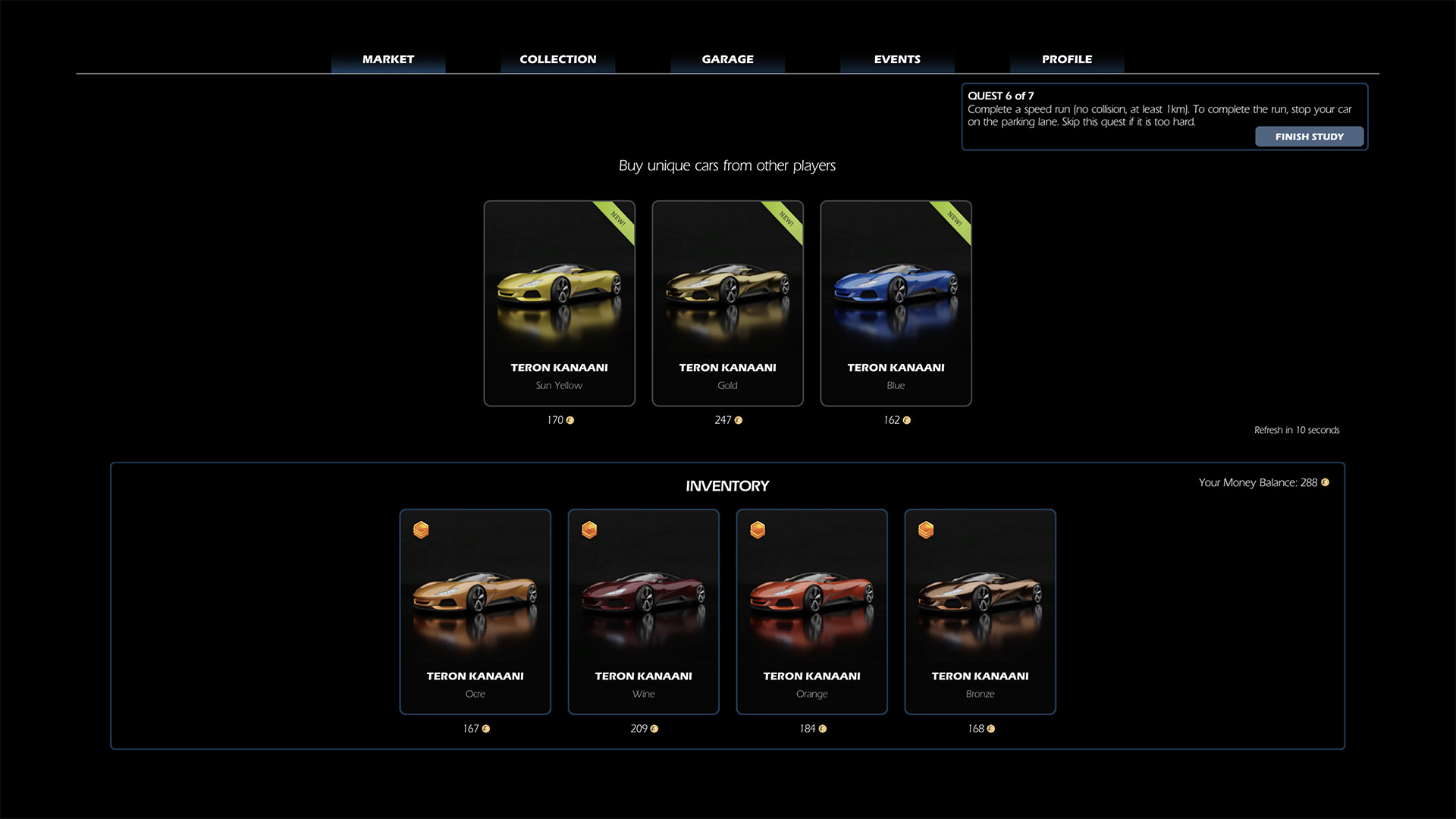Screen dimensions: 1456x819
Task: Select the Sun Yellow Teron Kanaani card
Action: point(560,303)
